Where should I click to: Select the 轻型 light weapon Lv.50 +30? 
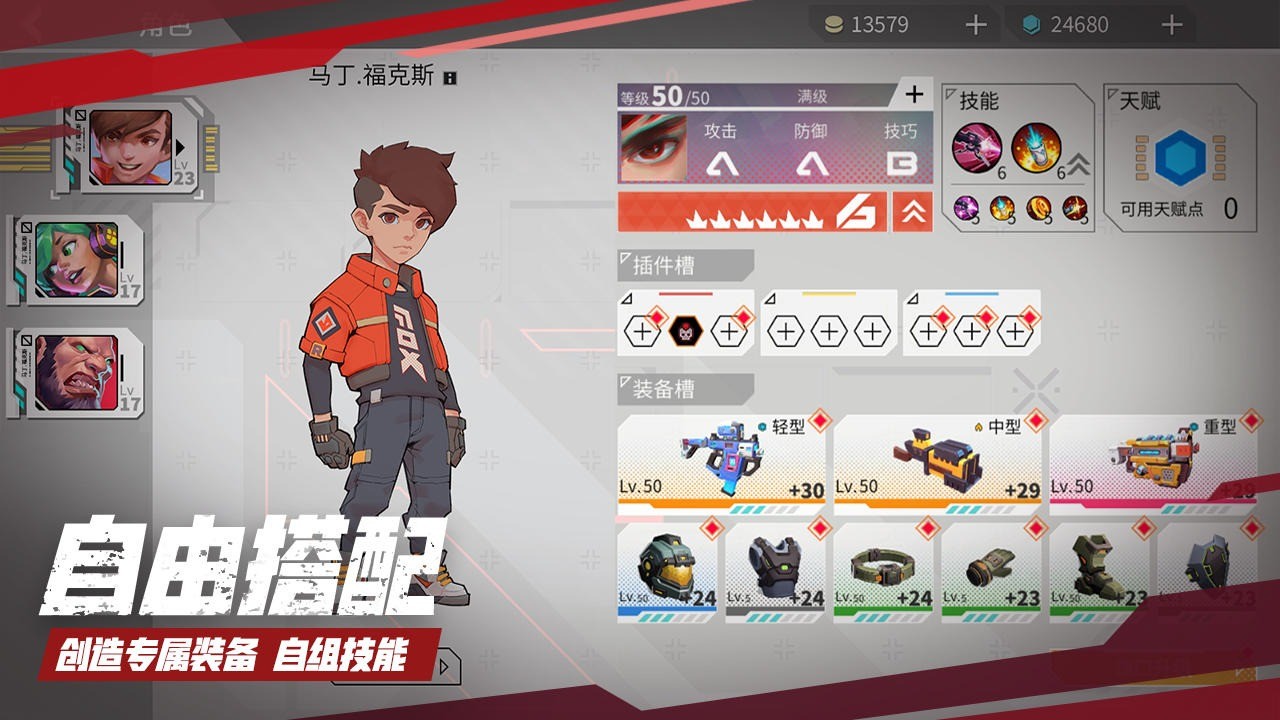(719, 462)
